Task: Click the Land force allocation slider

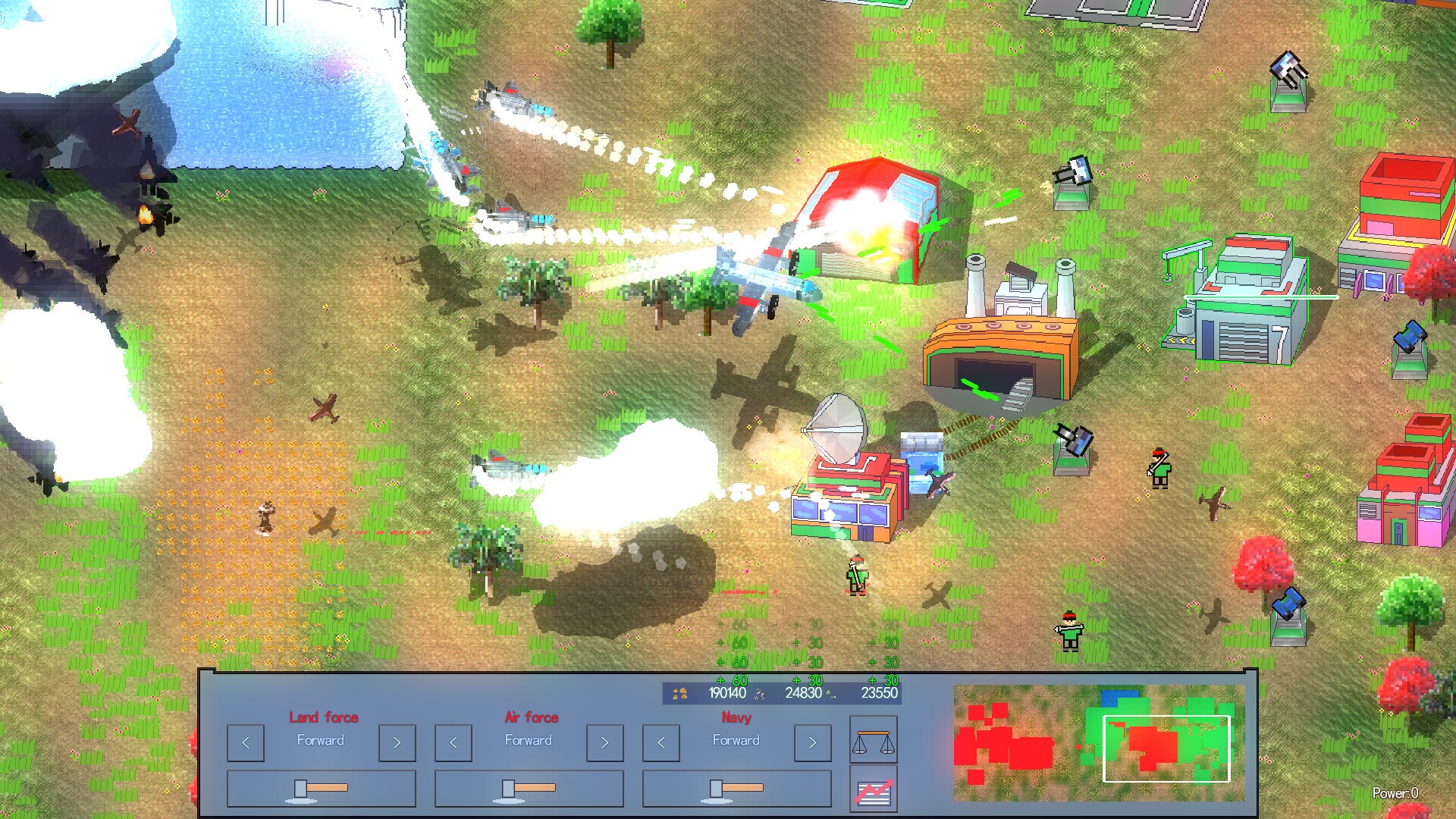Action: point(300,790)
